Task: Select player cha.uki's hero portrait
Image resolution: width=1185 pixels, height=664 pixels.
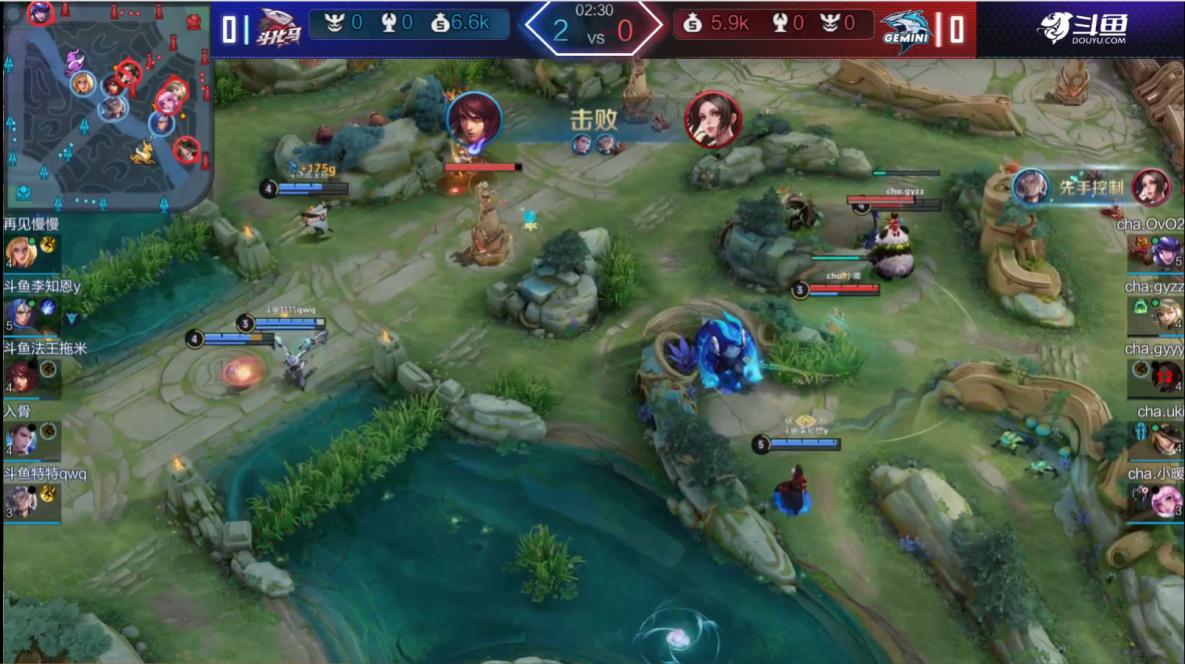Action: click(1165, 439)
